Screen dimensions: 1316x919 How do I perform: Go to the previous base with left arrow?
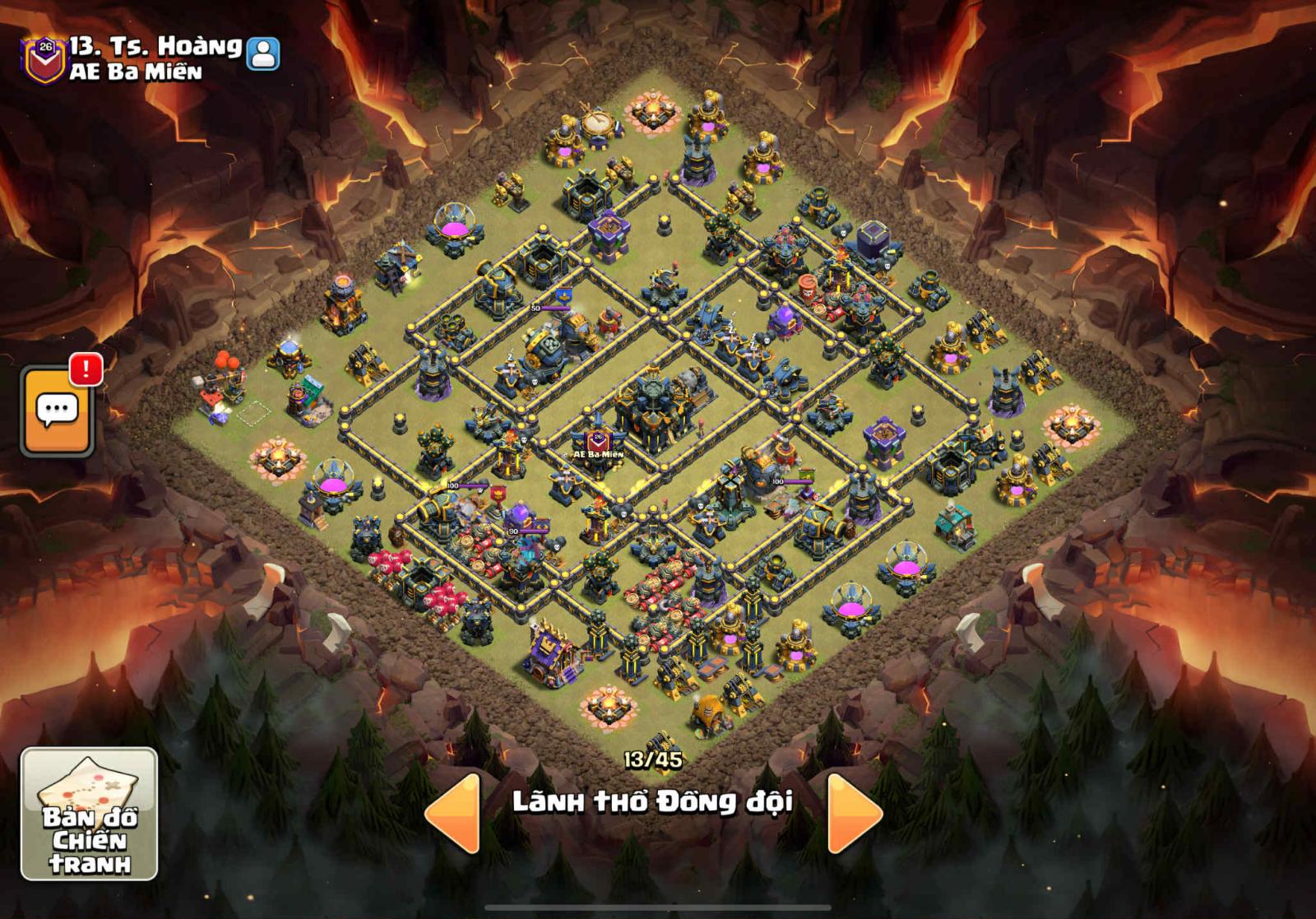[x=454, y=813]
